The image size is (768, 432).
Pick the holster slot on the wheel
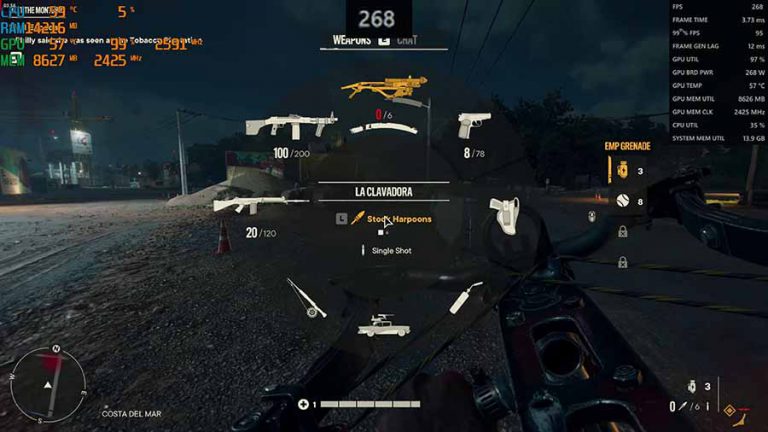tap(503, 214)
